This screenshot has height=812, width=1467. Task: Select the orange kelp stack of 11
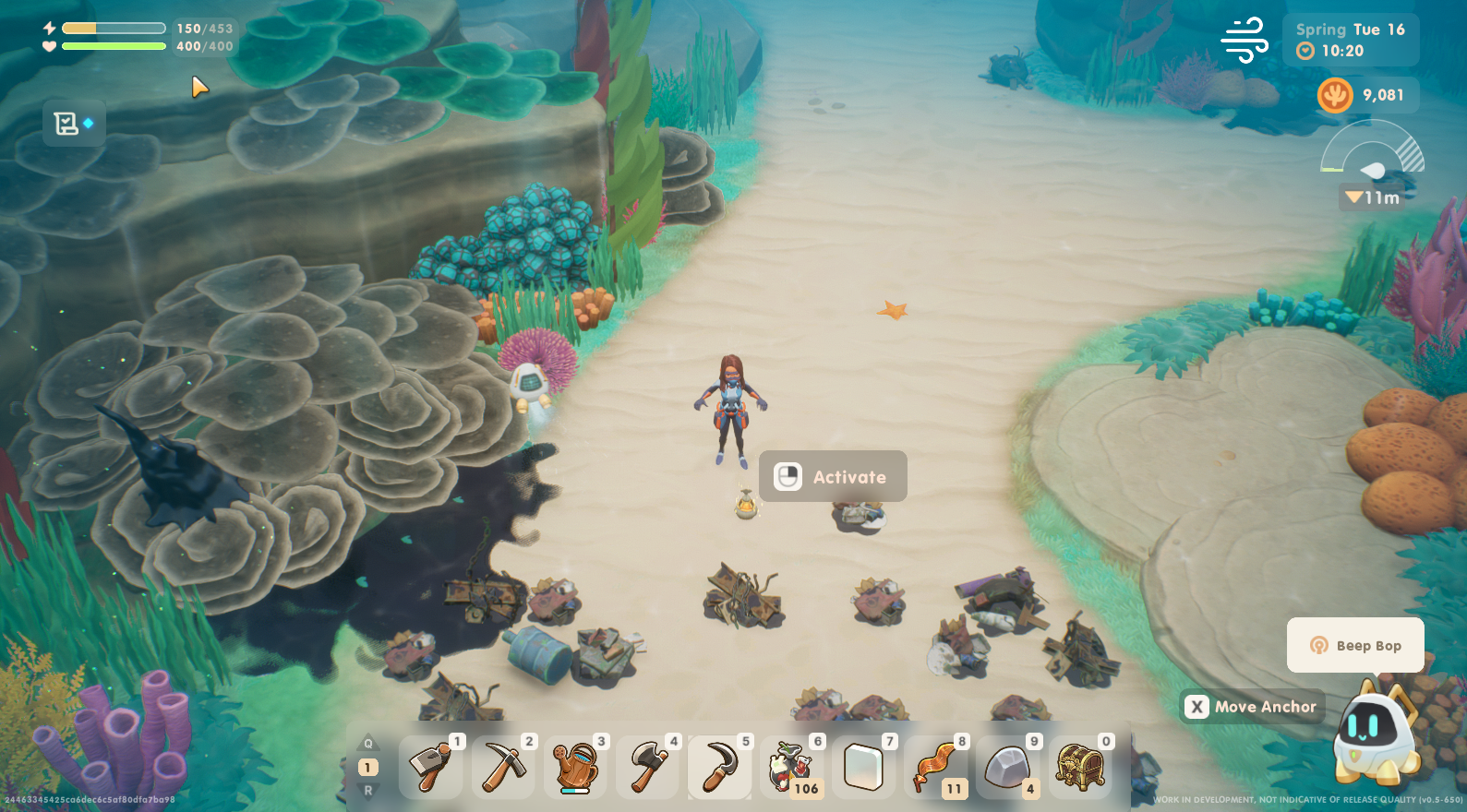click(x=936, y=767)
